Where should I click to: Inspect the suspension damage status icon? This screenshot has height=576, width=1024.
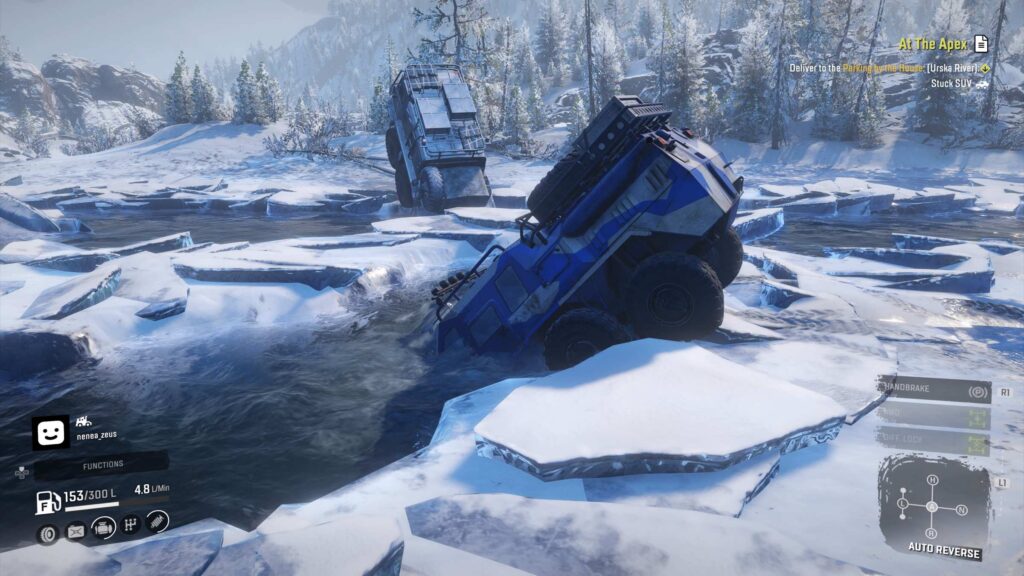157,521
